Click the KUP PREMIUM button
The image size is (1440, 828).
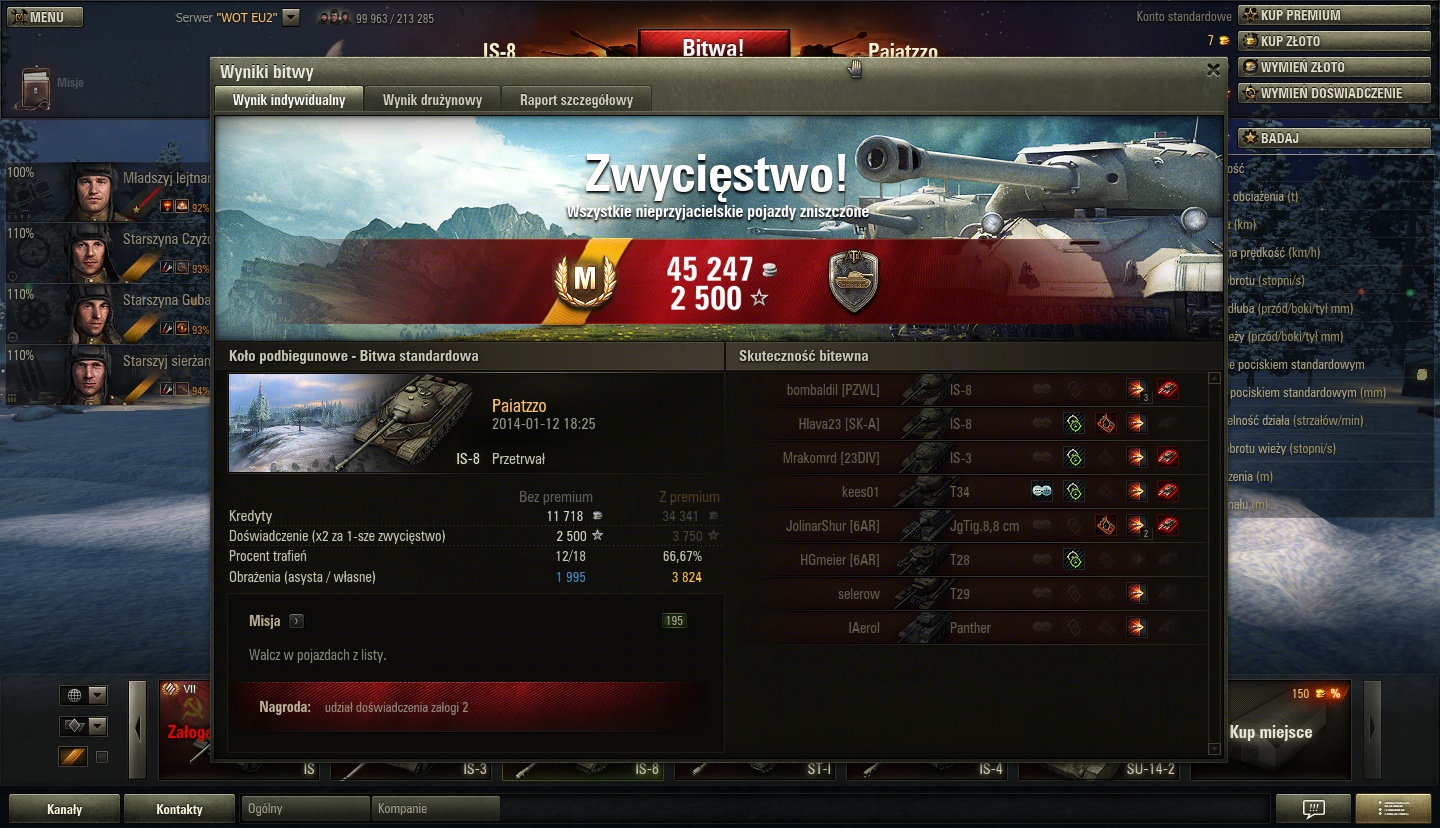(1334, 15)
